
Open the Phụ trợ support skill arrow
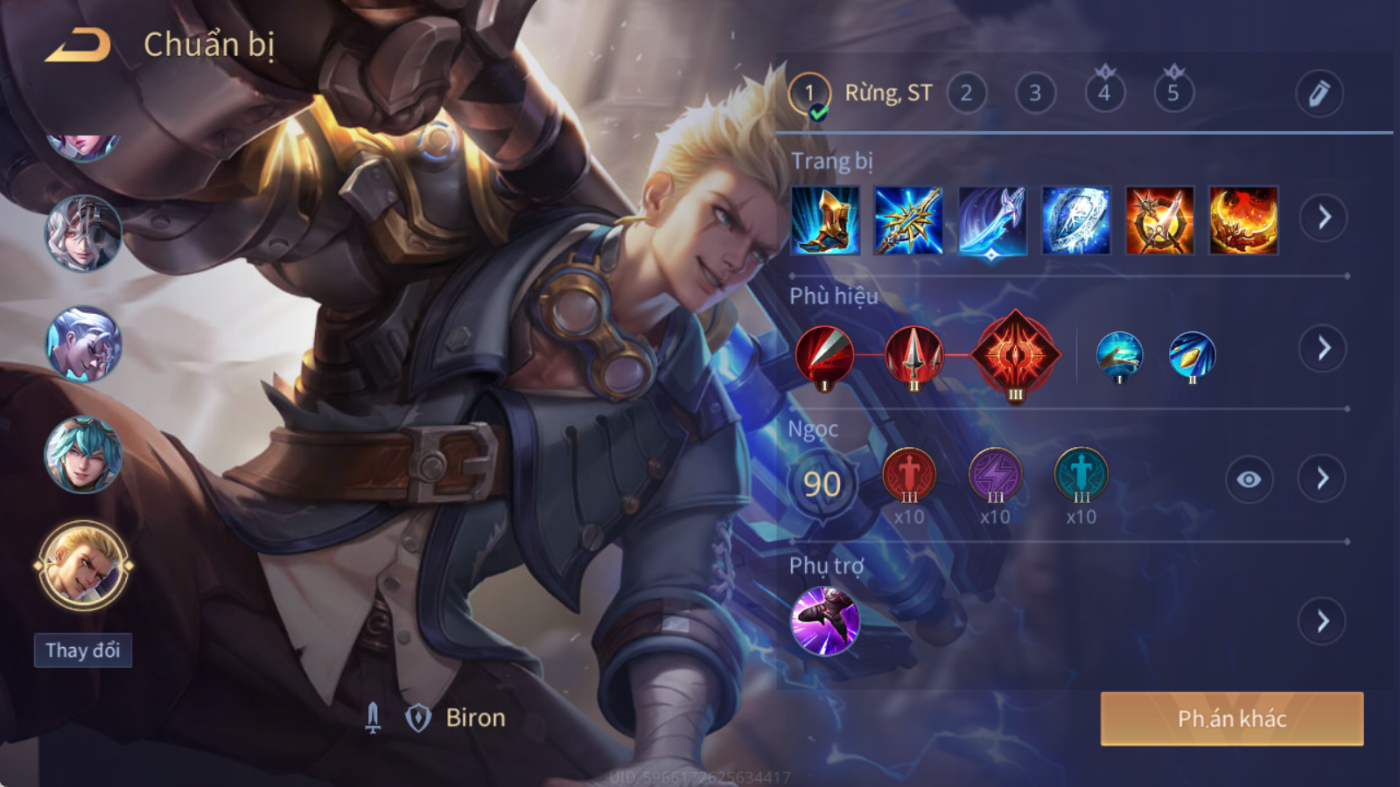coord(1323,621)
